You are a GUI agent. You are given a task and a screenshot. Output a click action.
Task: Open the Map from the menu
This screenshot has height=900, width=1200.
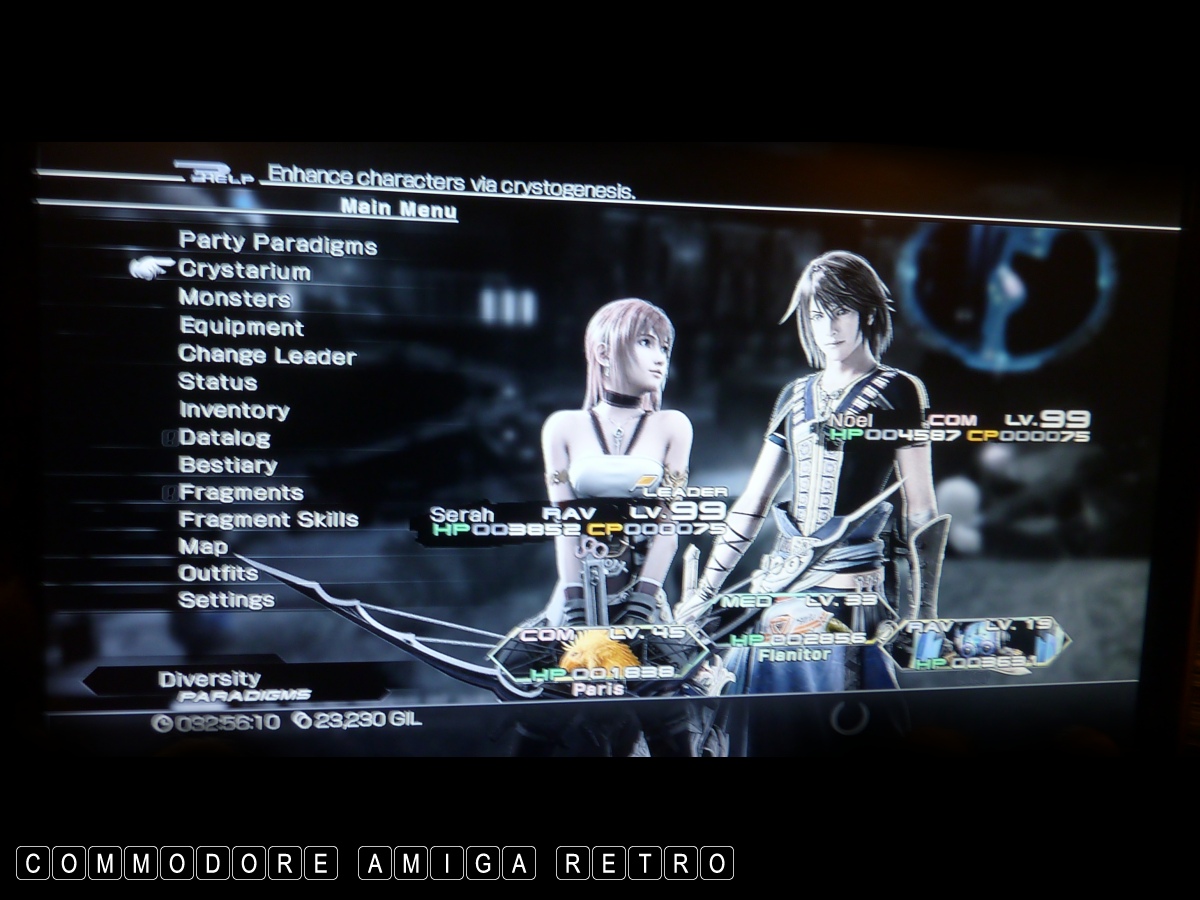[x=203, y=547]
